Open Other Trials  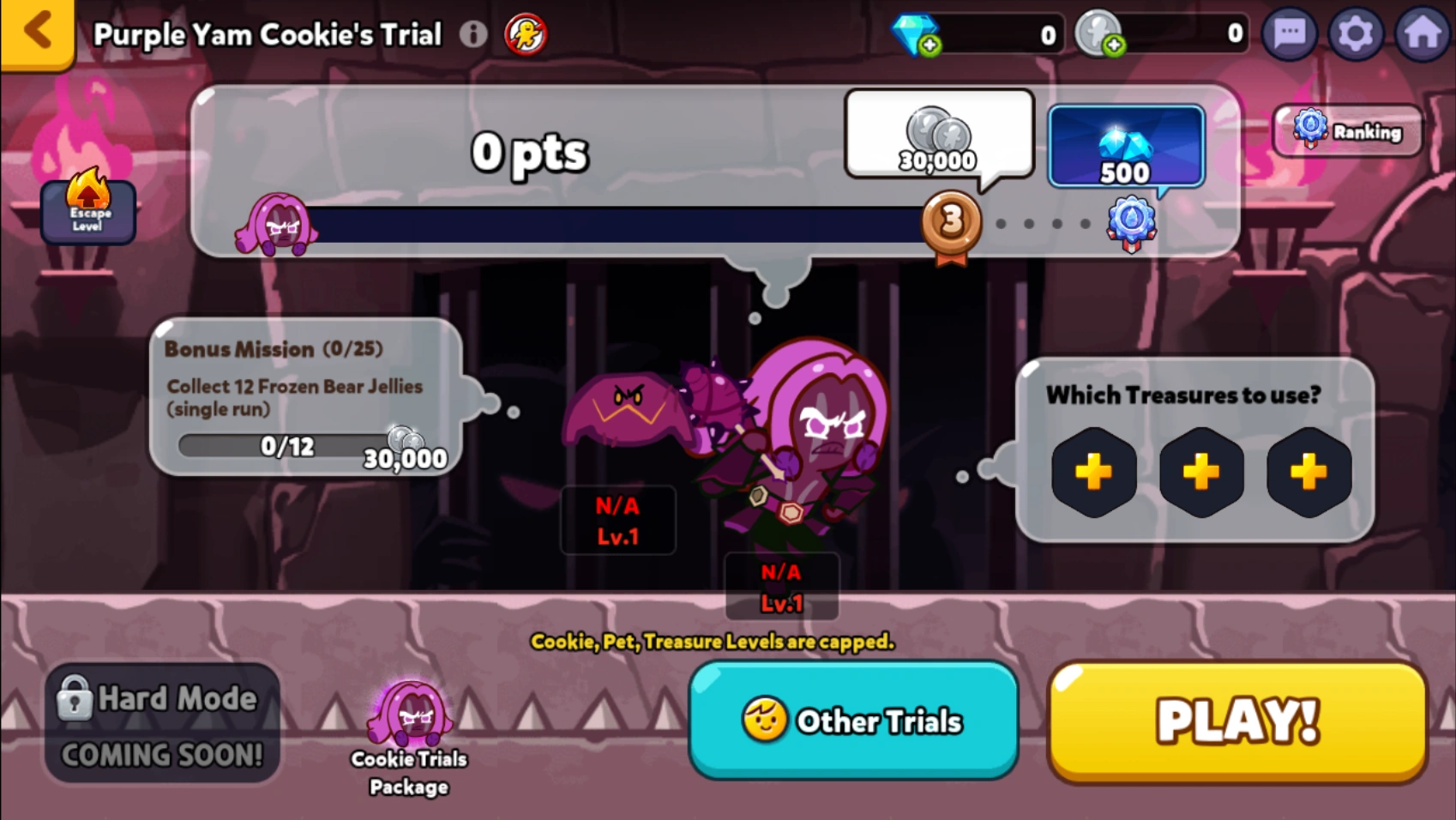tap(854, 721)
